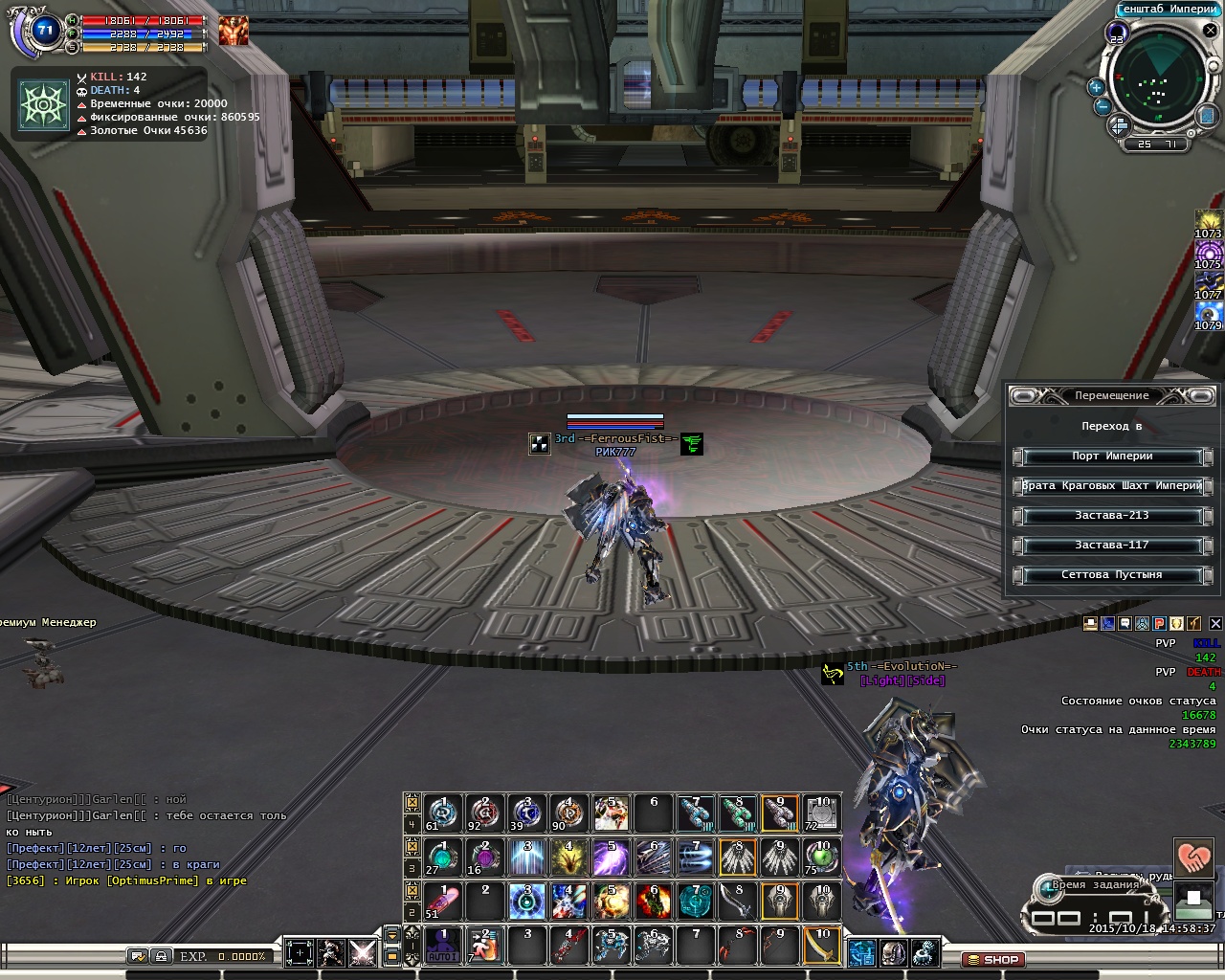Viewport: 1225px width, 980px height.
Task: Choose Врата Краговых Шахт Империи destination
Action: pyautogui.click(x=1111, y=486)
